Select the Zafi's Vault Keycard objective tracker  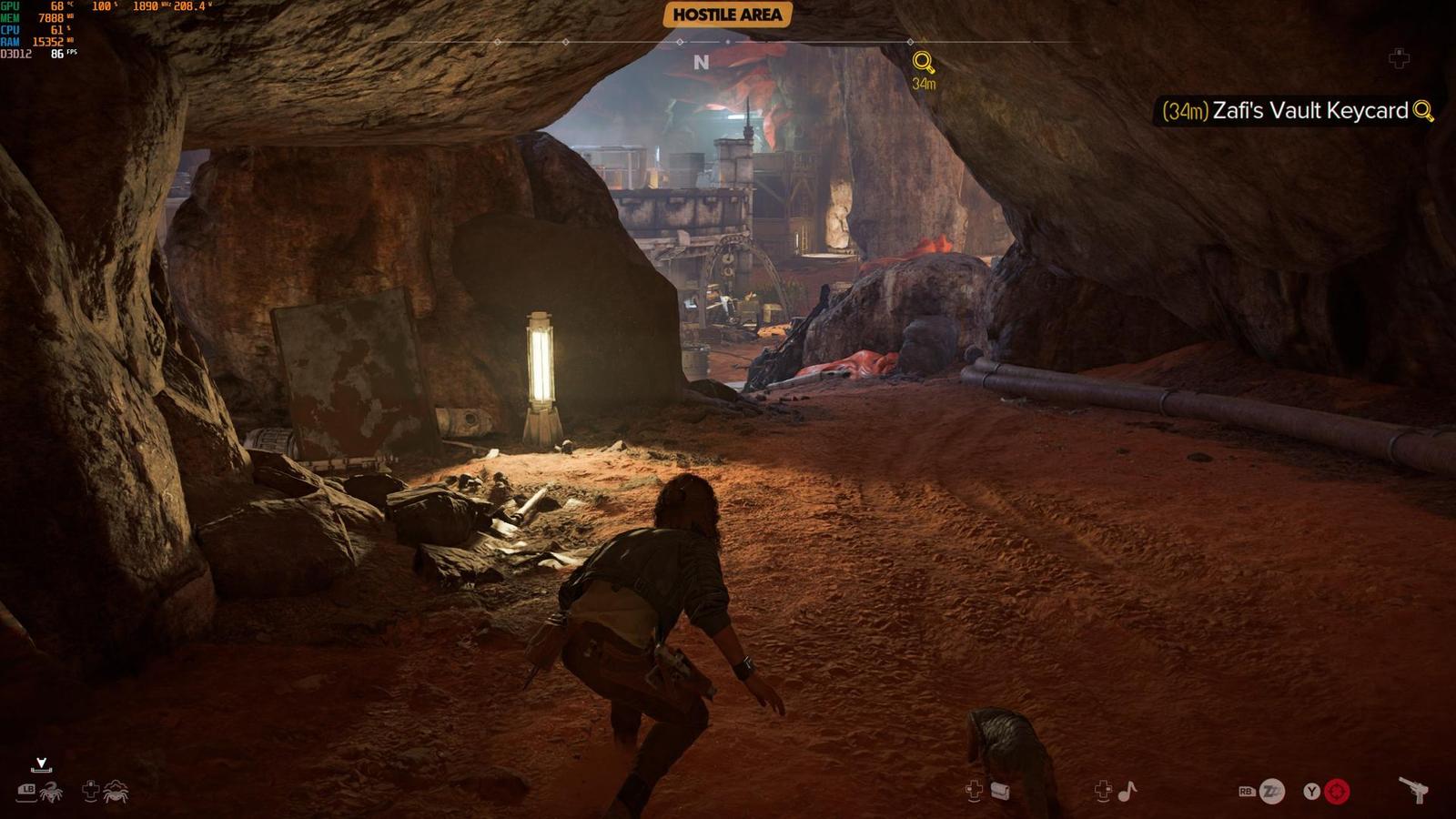[1298, 111]
